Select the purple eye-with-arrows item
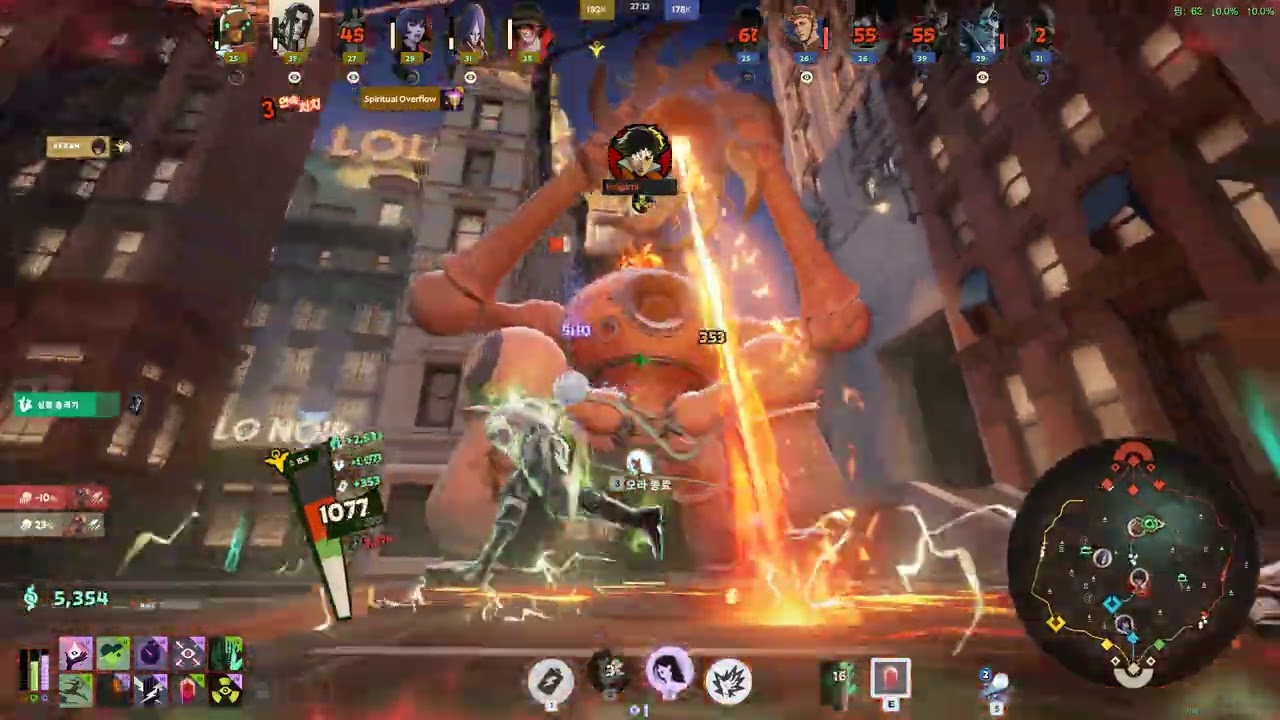The image size is (1280, 720). (189, 654)
